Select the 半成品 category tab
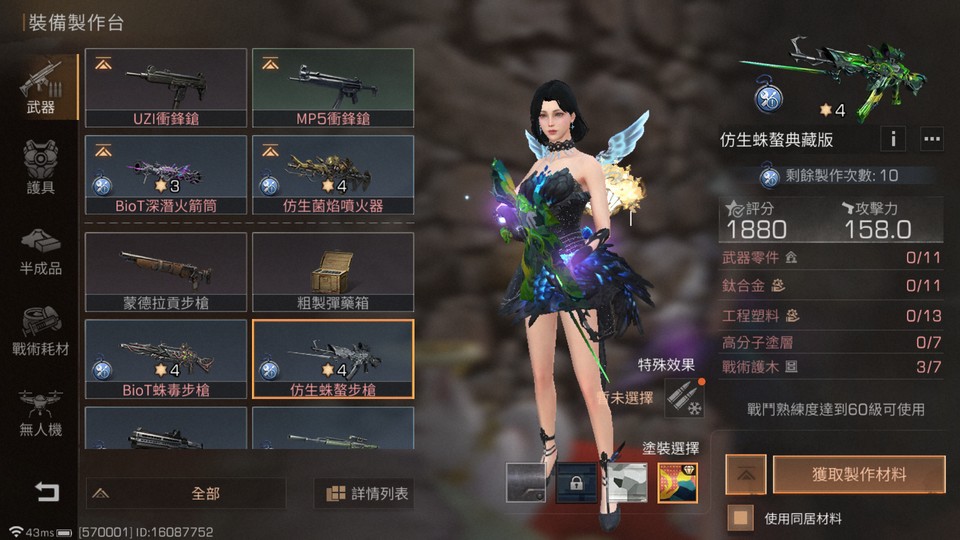960x540 pixels. coord(40,251)
